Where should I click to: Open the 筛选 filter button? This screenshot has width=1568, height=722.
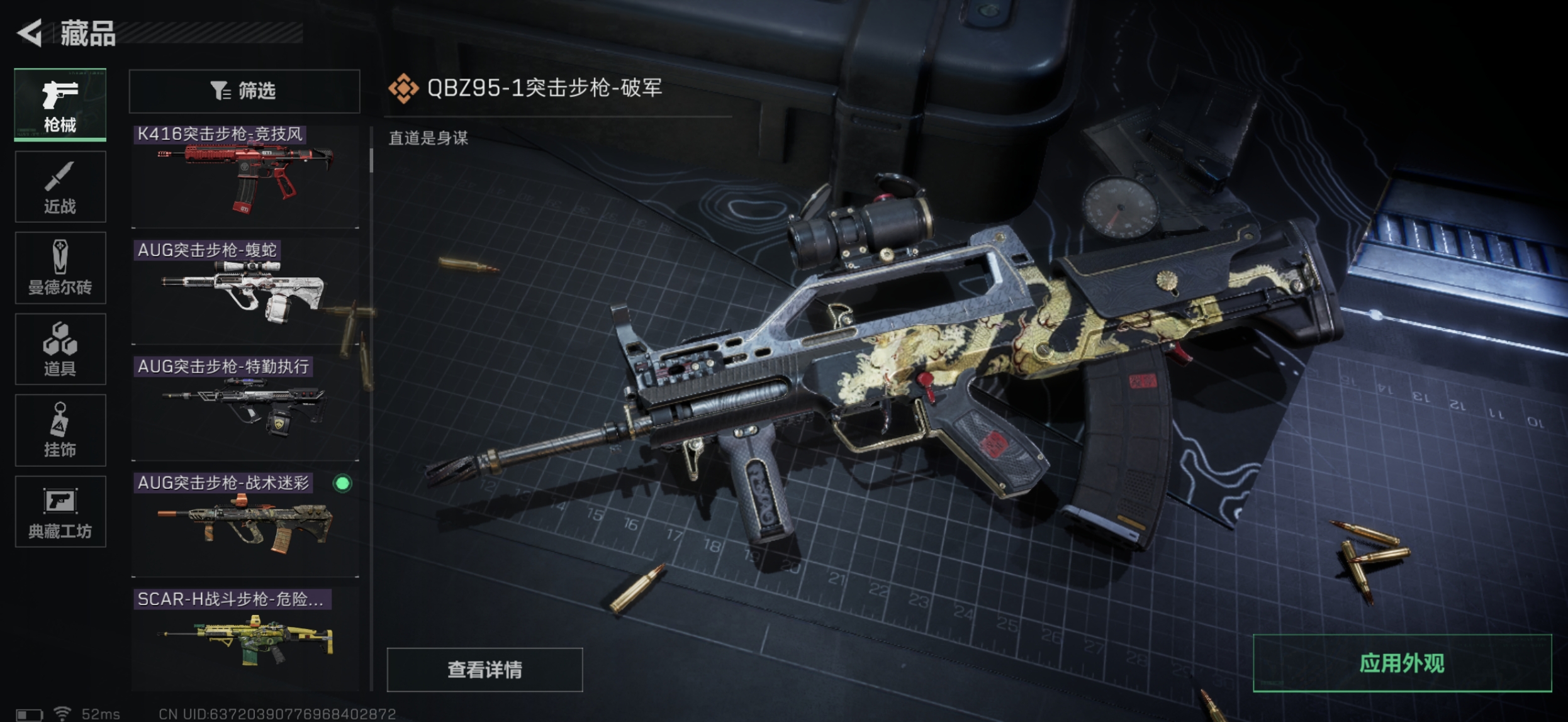point(244,91)
